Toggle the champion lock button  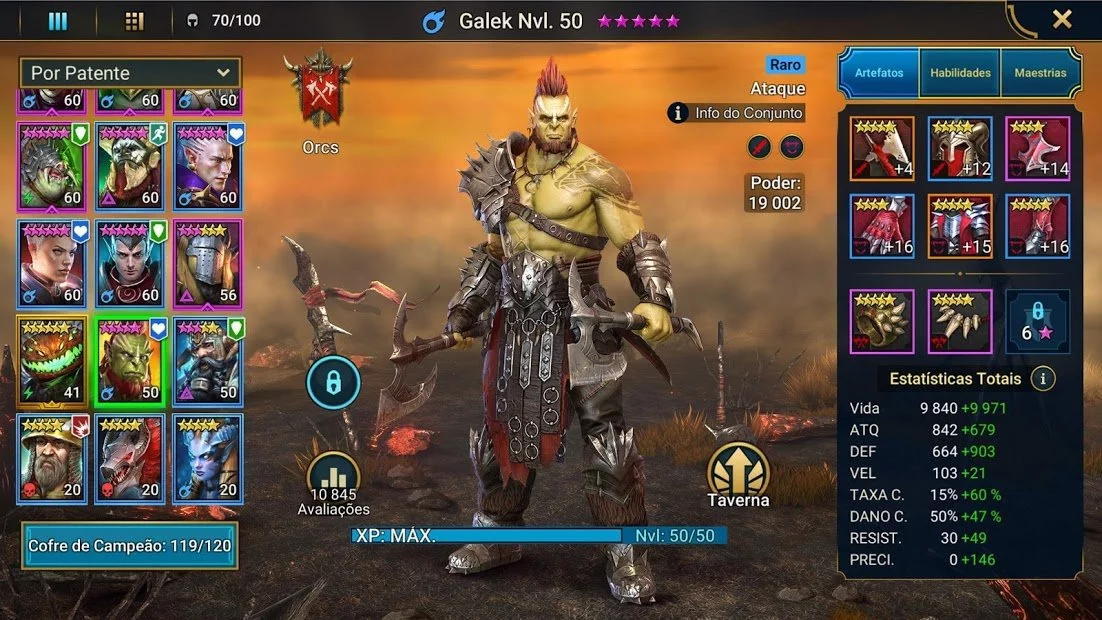pyautogui.click(x=333, y=382)
